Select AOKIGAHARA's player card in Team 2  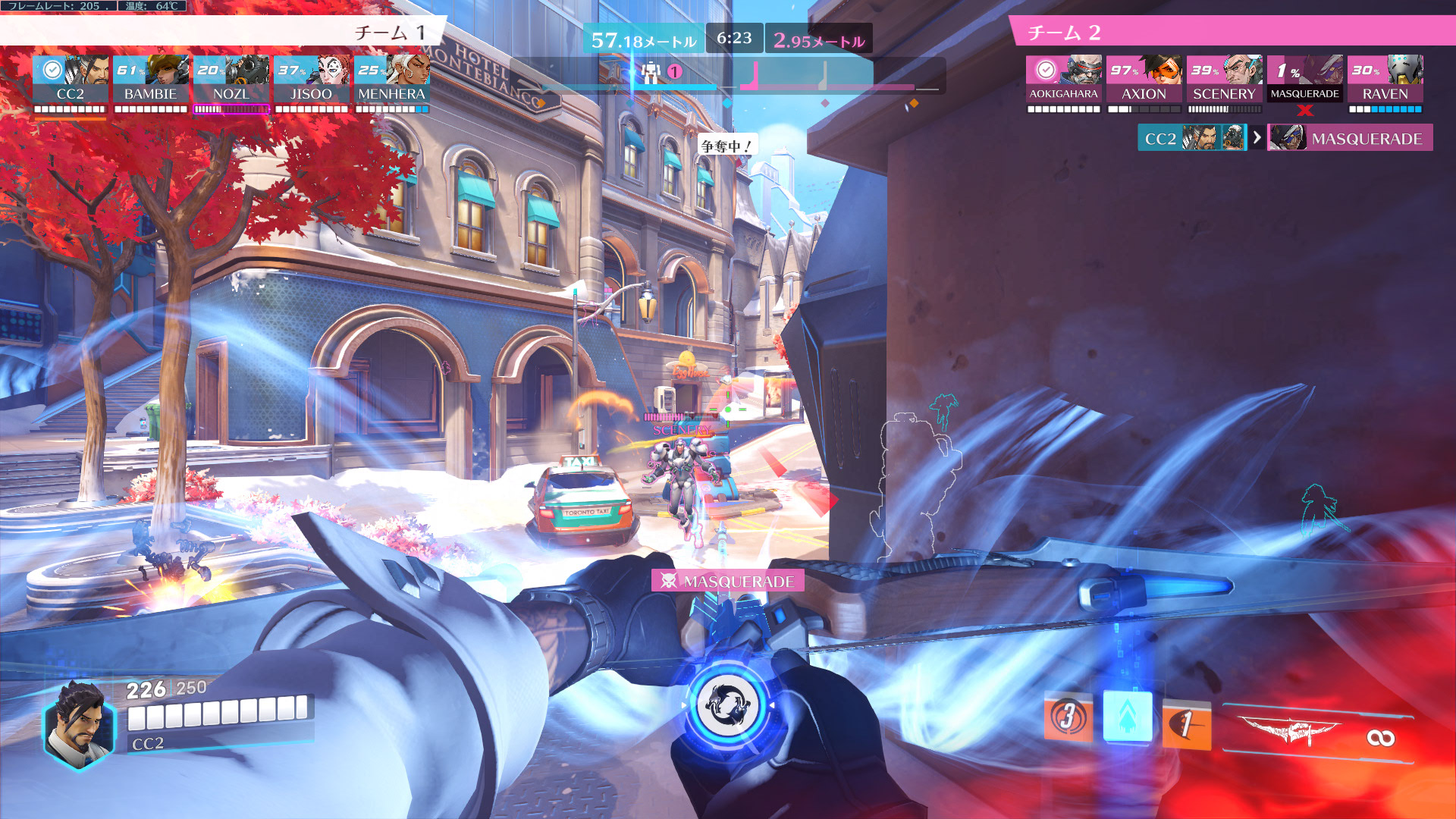point(1064,79)
